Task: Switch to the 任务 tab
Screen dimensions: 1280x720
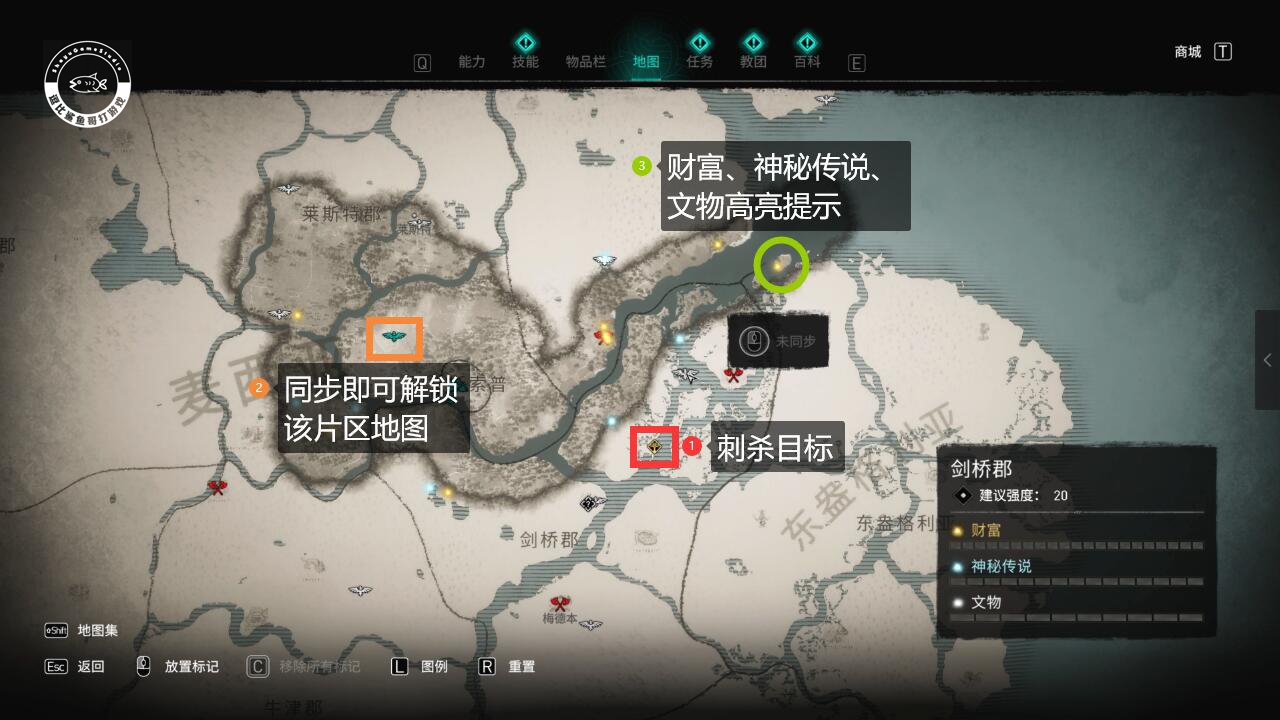Action: pyautogui.click(x=699, y=61)
